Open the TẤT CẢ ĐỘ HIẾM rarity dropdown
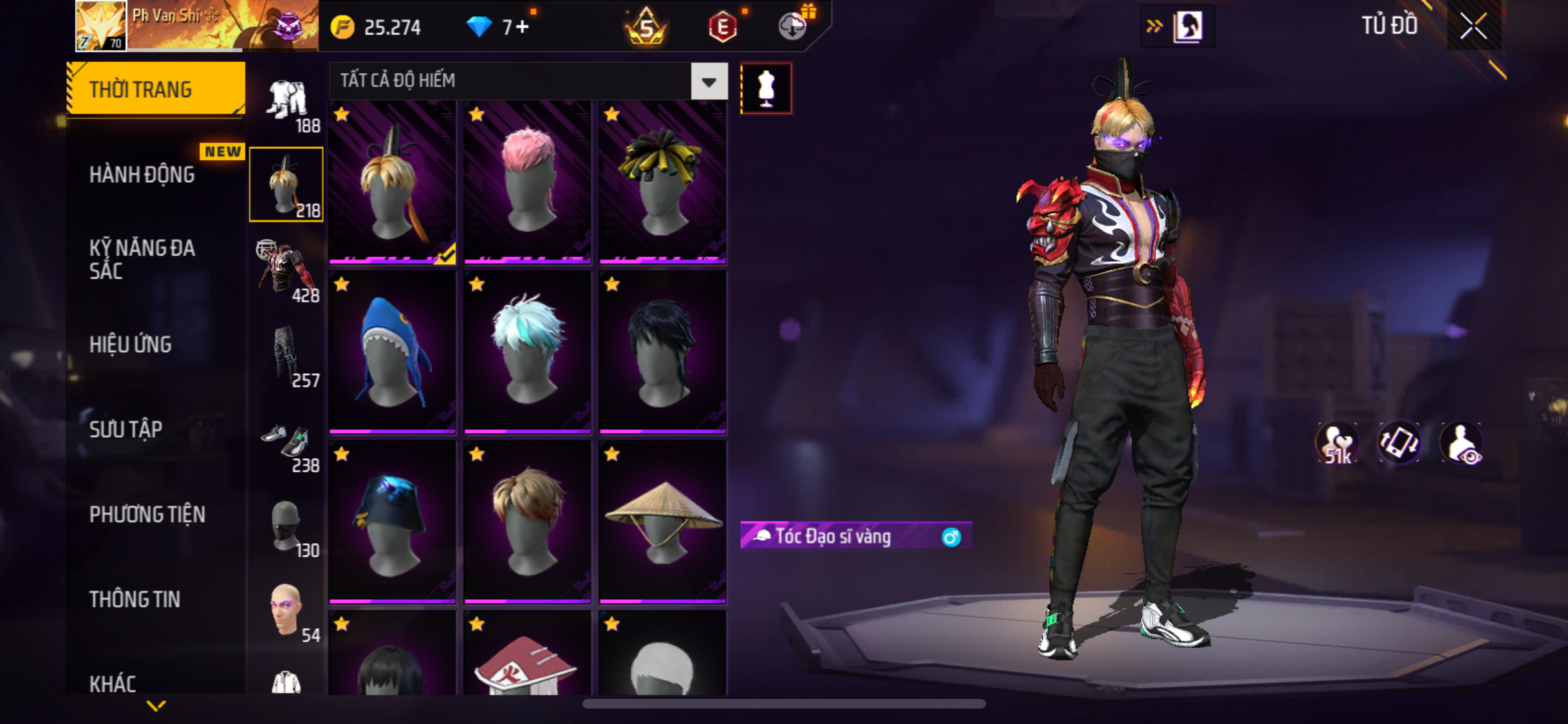The height and width of the screenshot is (724, 1568). 709,81
